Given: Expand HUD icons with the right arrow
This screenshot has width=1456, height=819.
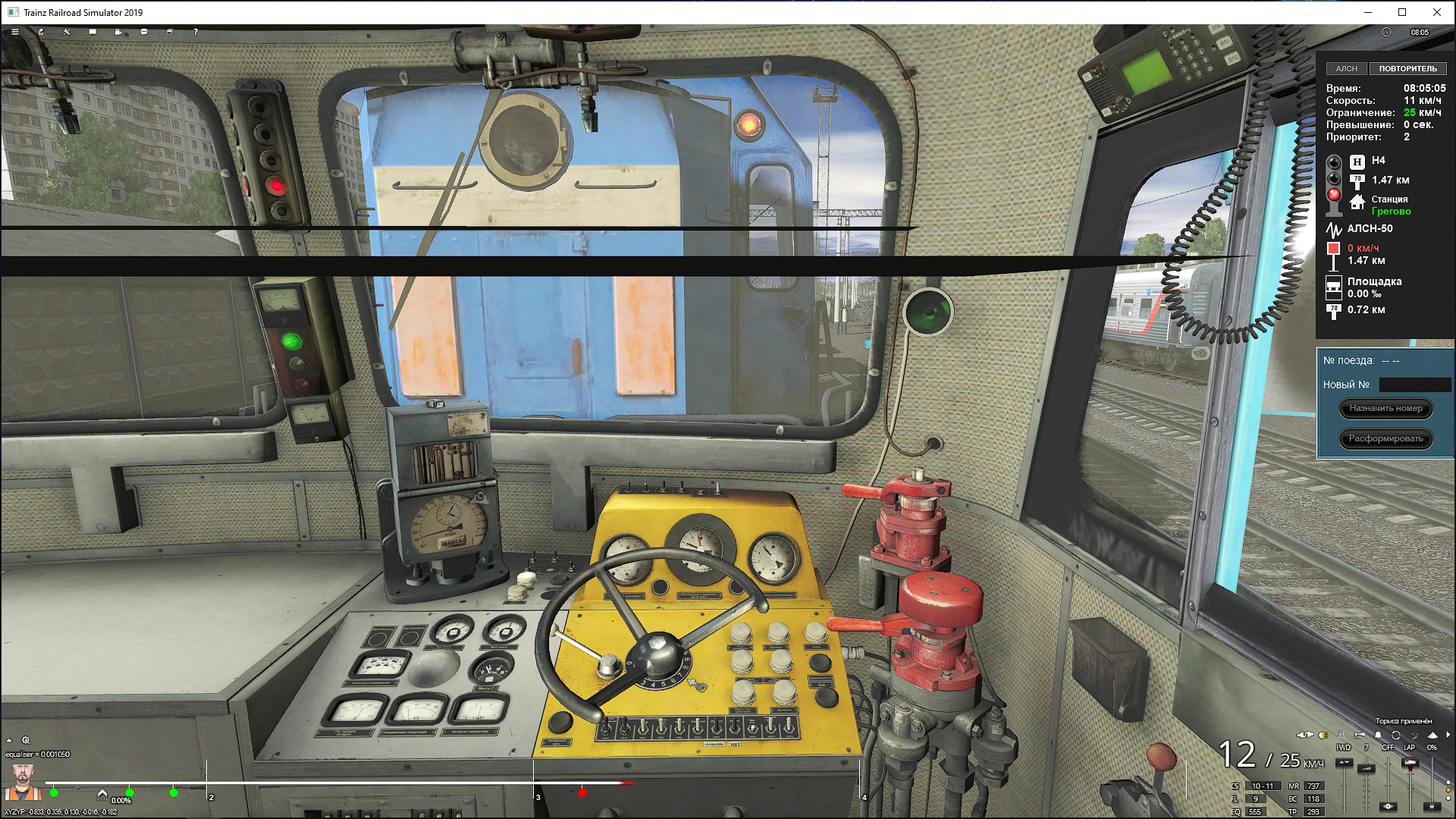Looking at the screenshot, I should (1448, 735).
